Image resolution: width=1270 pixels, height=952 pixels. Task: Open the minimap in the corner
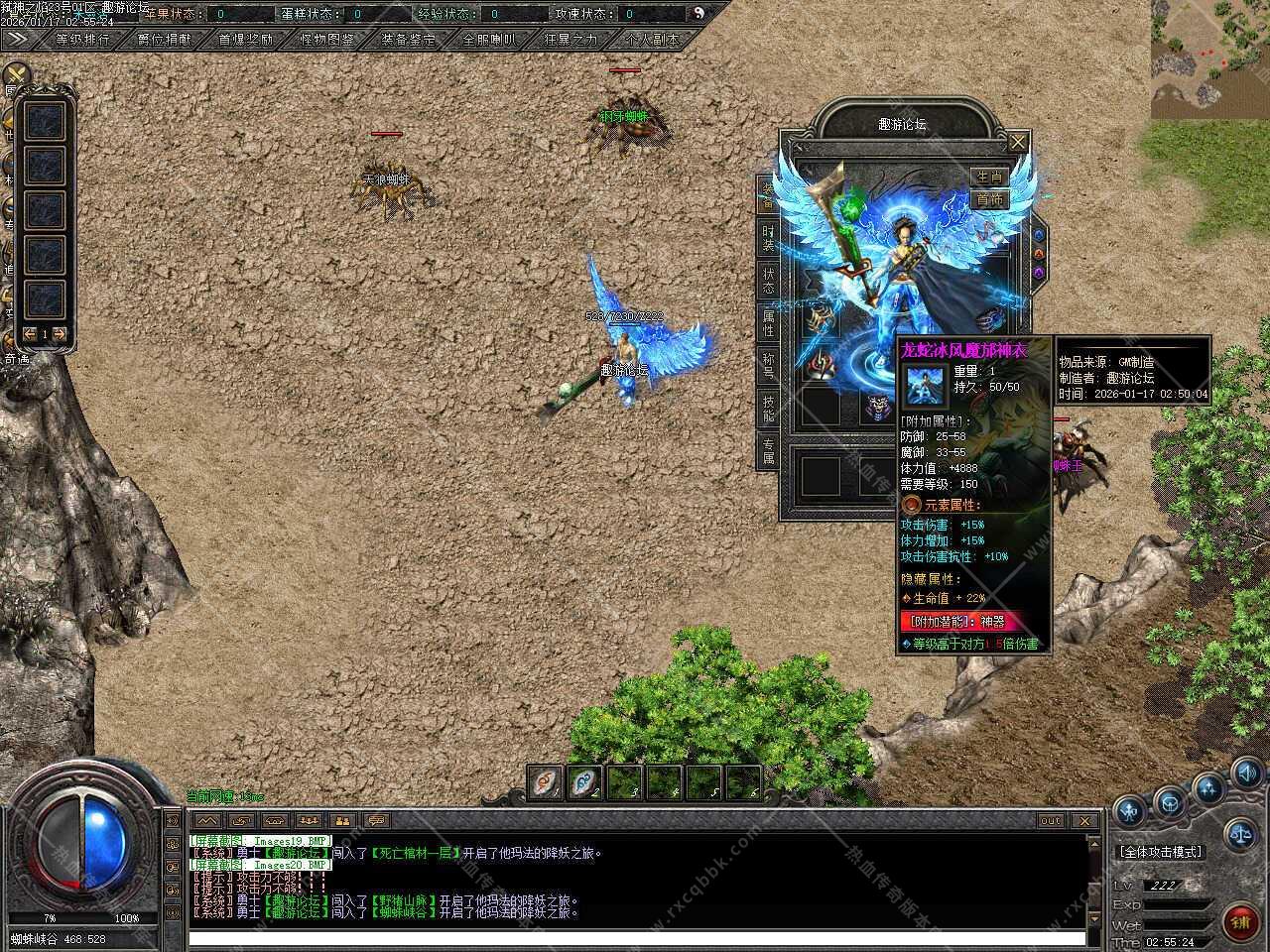[1210, 59]
